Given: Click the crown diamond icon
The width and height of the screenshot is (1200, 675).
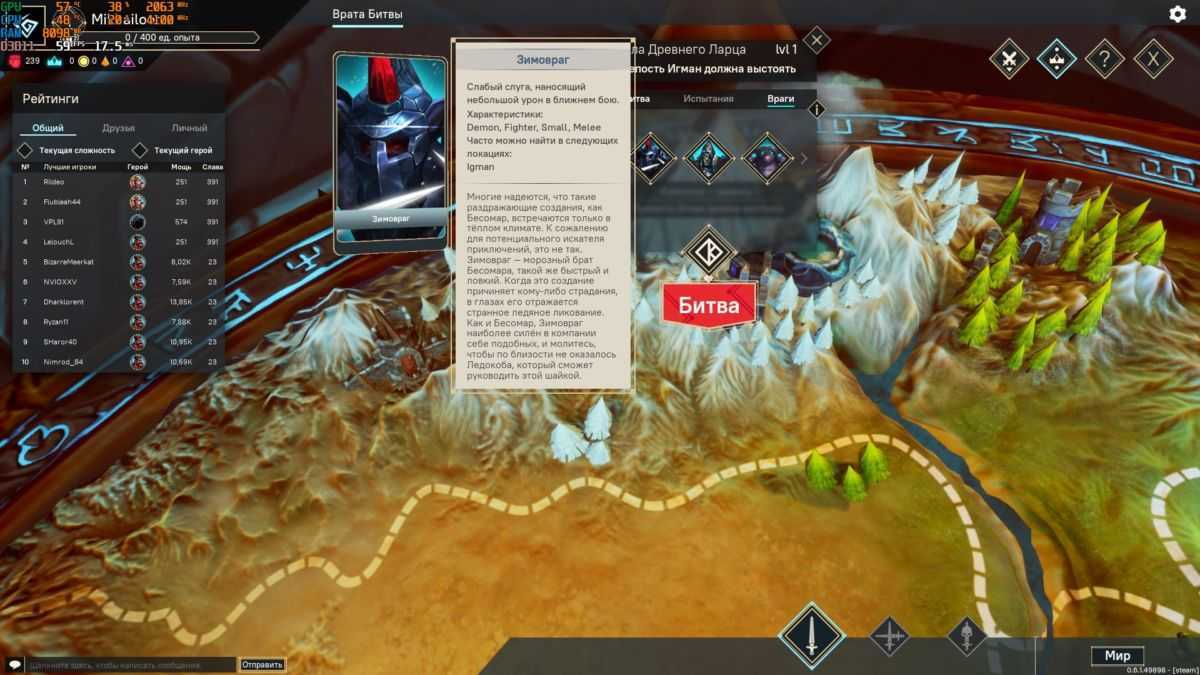Looking at the screenshot, I should [x=1056, y=58].
